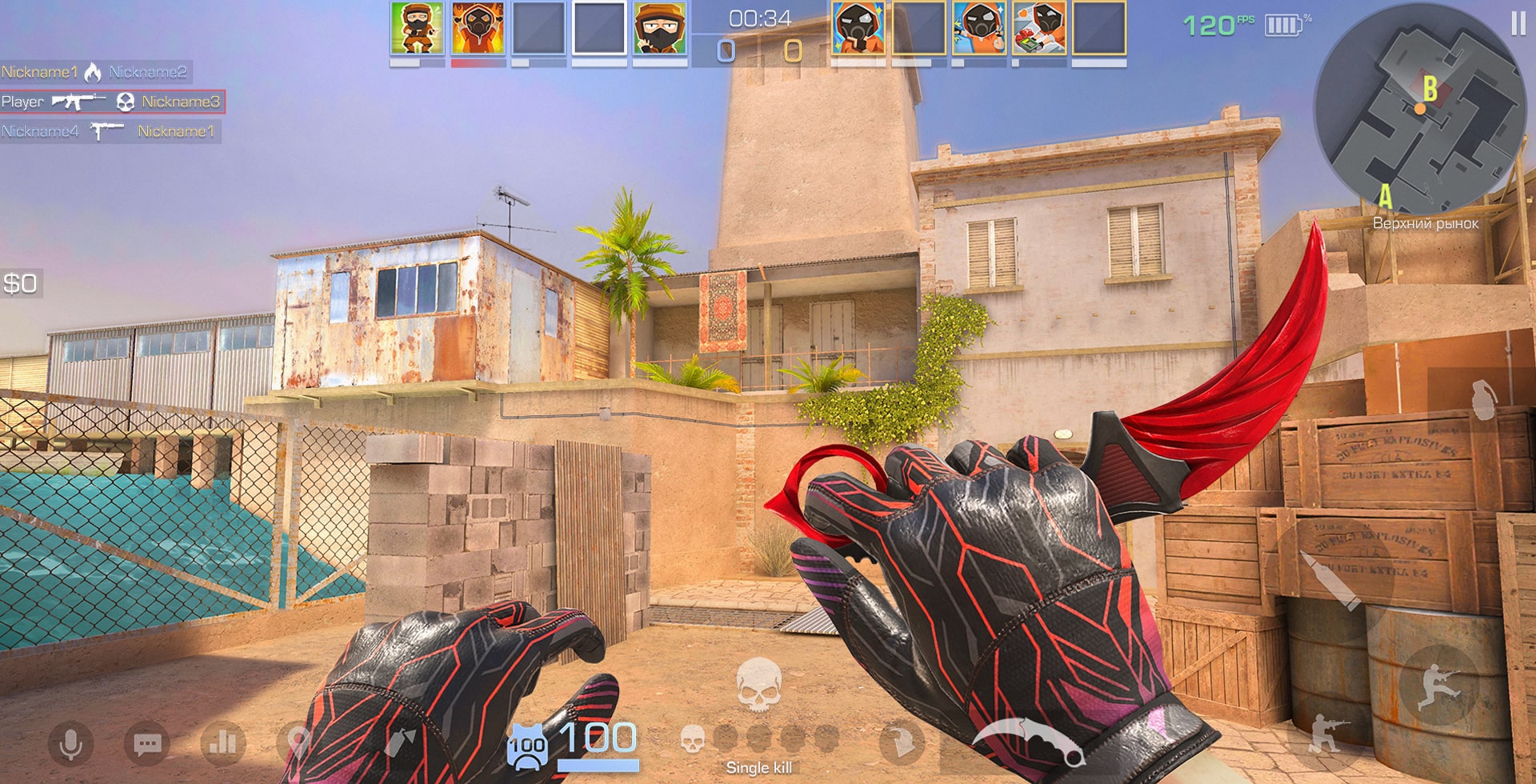Show the scoreboard bar-chart button
1536x784 pixels.
point(222,743)
